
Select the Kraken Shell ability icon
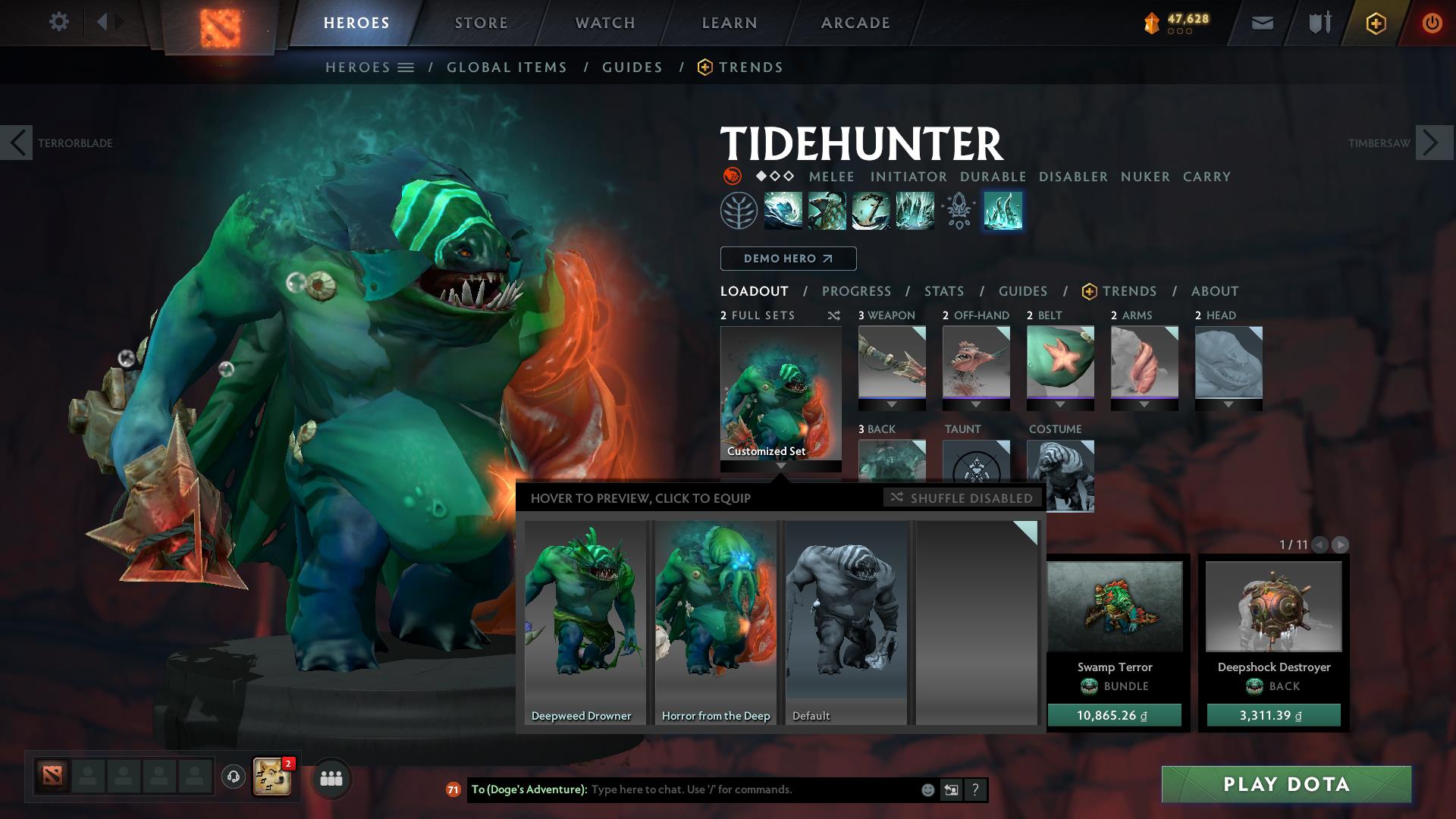(x=826, y=211)
